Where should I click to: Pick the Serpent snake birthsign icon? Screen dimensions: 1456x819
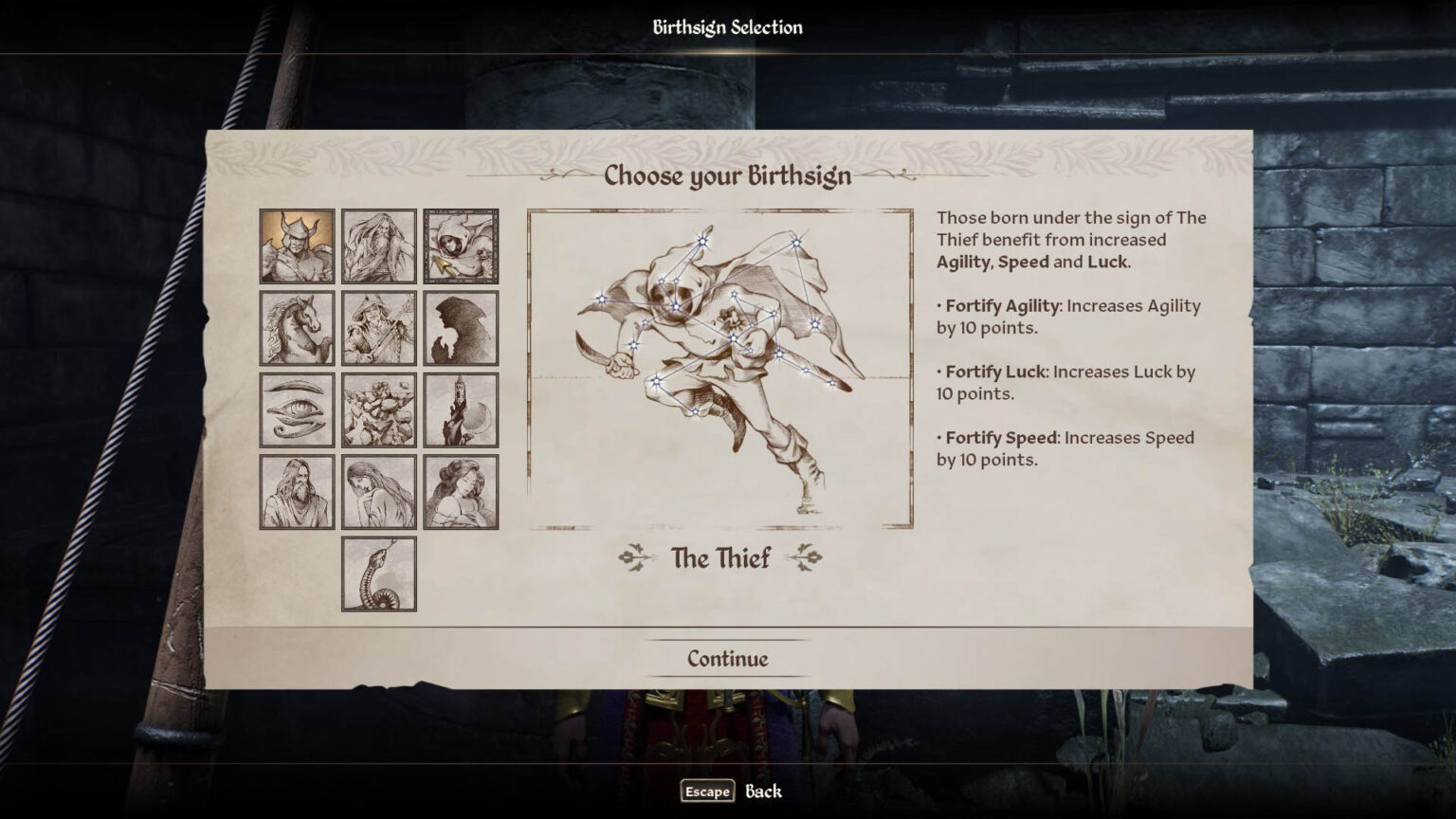click(x=379, y=573)
